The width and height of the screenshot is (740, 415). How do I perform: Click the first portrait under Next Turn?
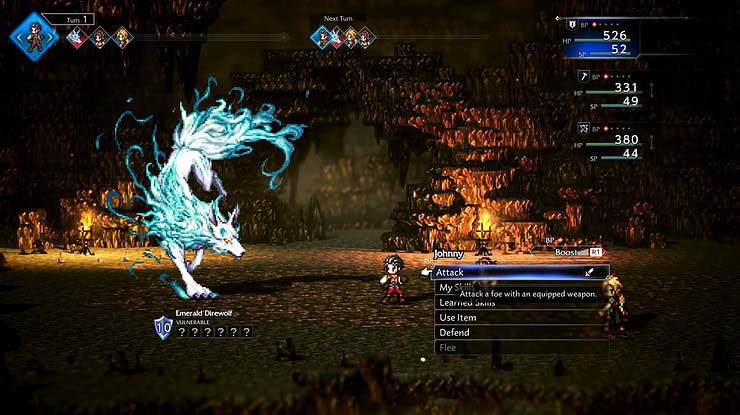coord(322,38)
